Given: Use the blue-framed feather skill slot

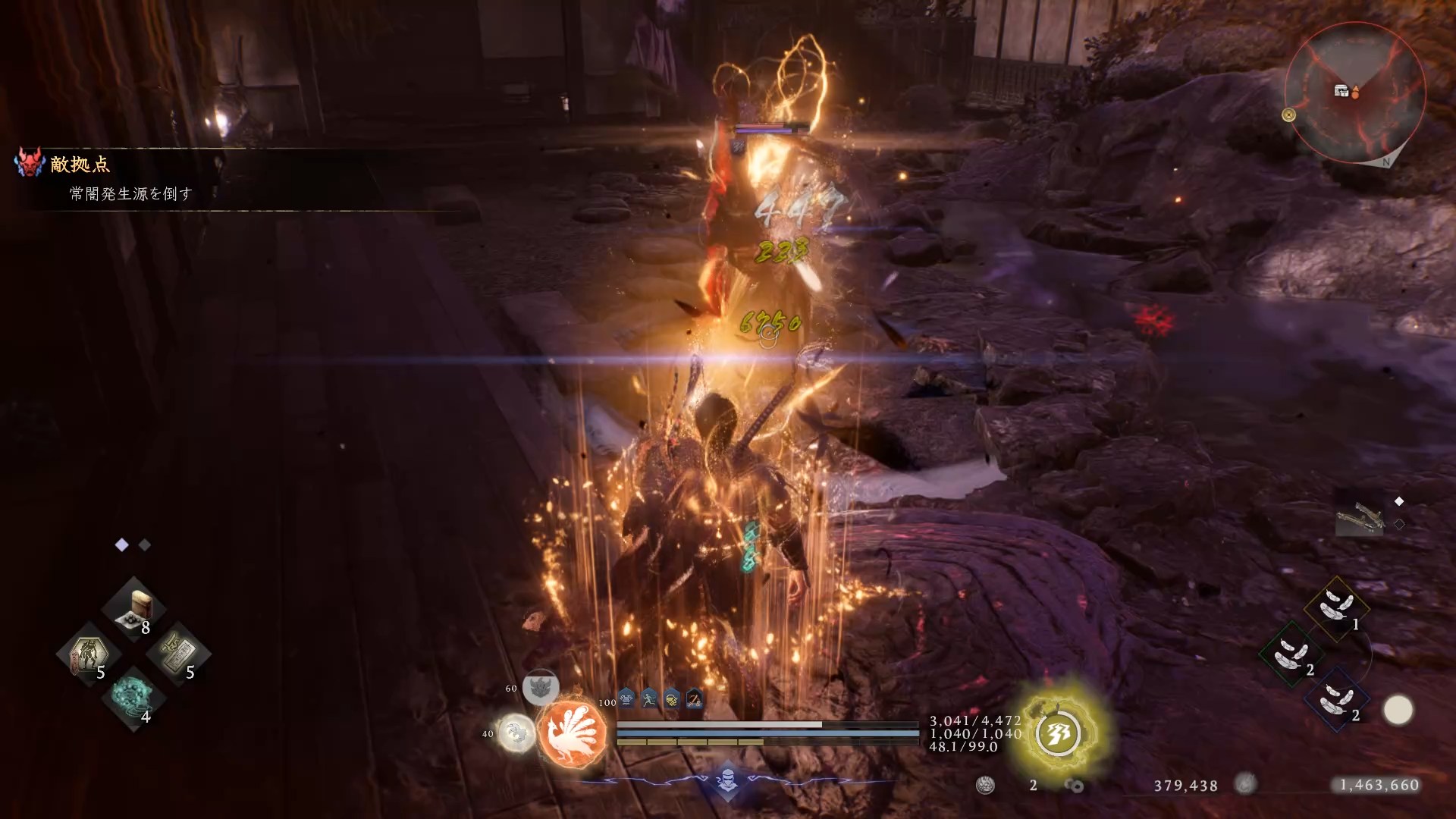Looking at the screenshot, I should point(1336,698).
